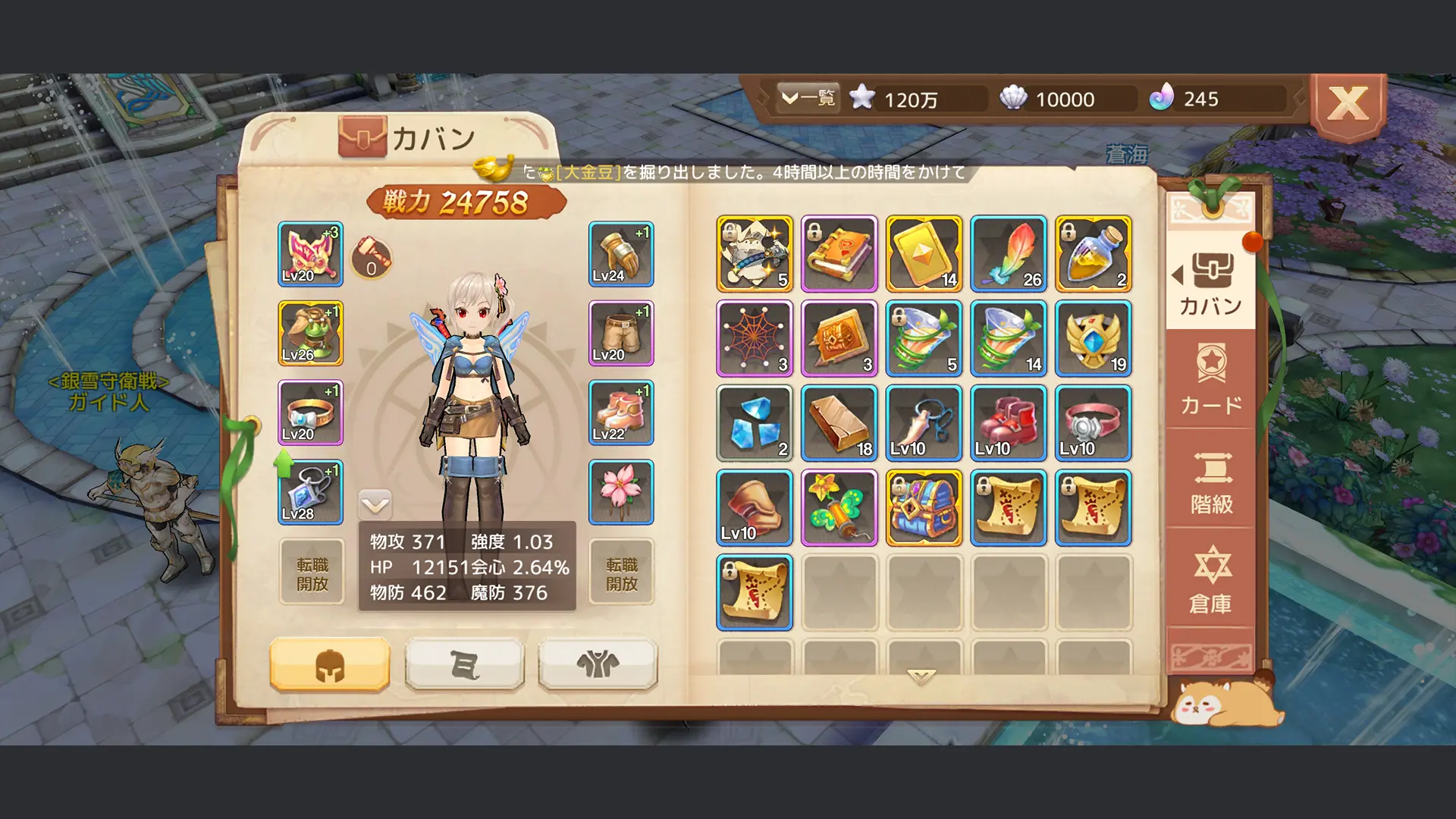Click the hammer refine icon near the wings
Screen dimensions: 1456x819
pyautogui.click(x=372, y=258)
